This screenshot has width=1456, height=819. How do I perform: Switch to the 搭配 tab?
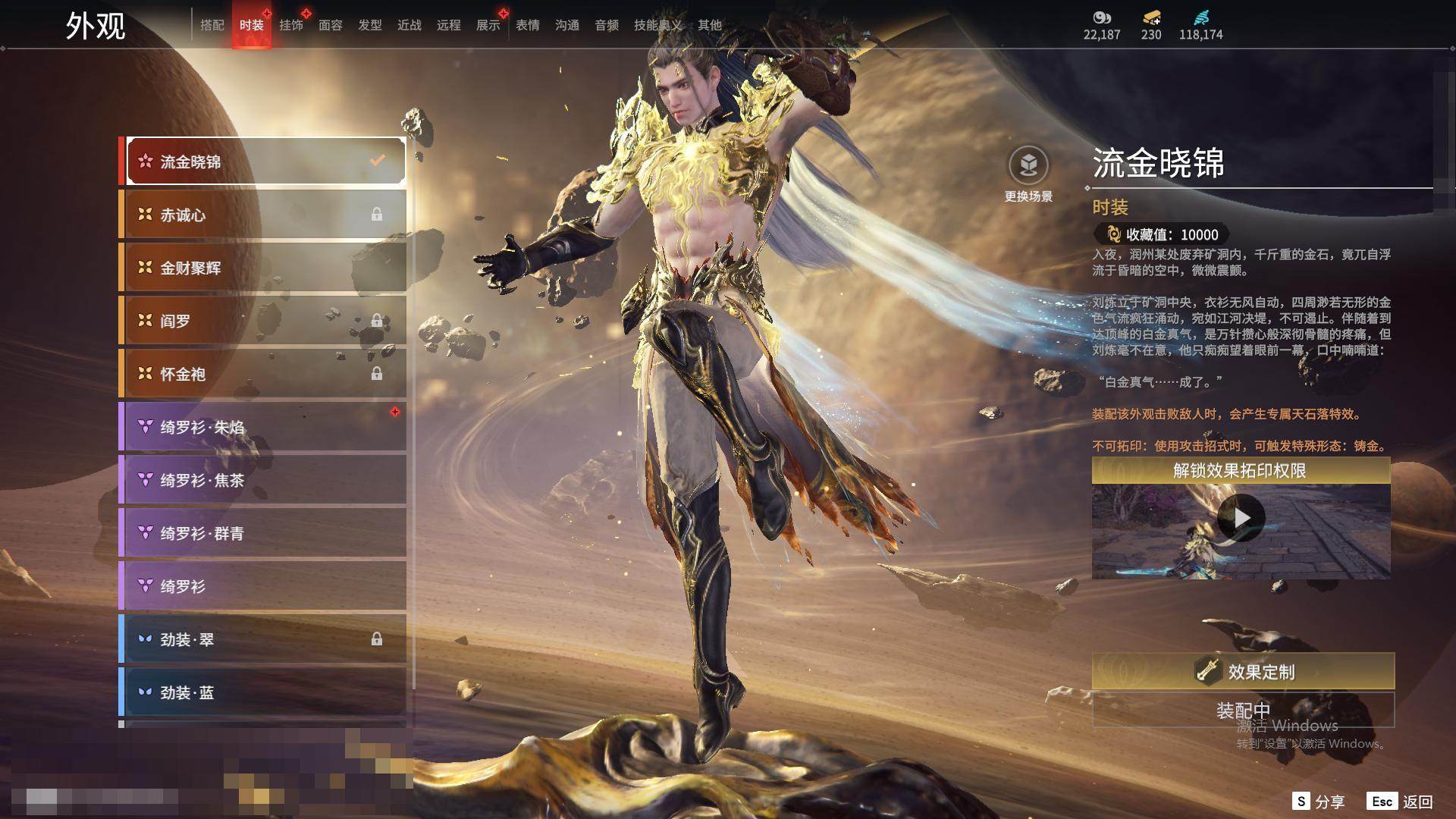point(212,25)
